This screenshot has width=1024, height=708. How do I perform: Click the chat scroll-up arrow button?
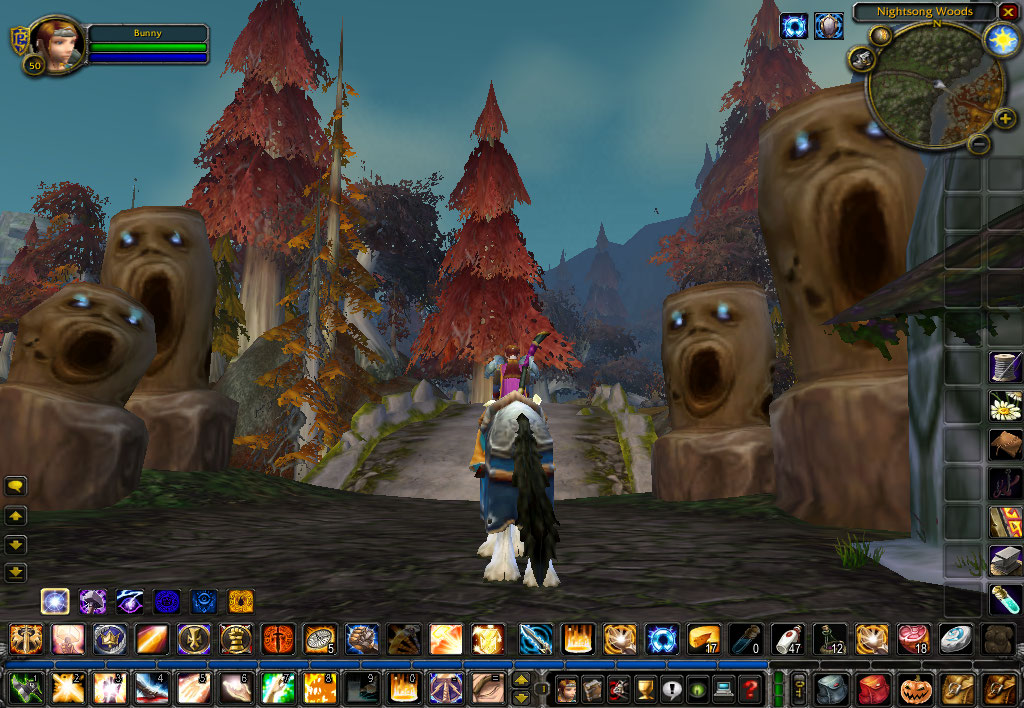point(16,516)
